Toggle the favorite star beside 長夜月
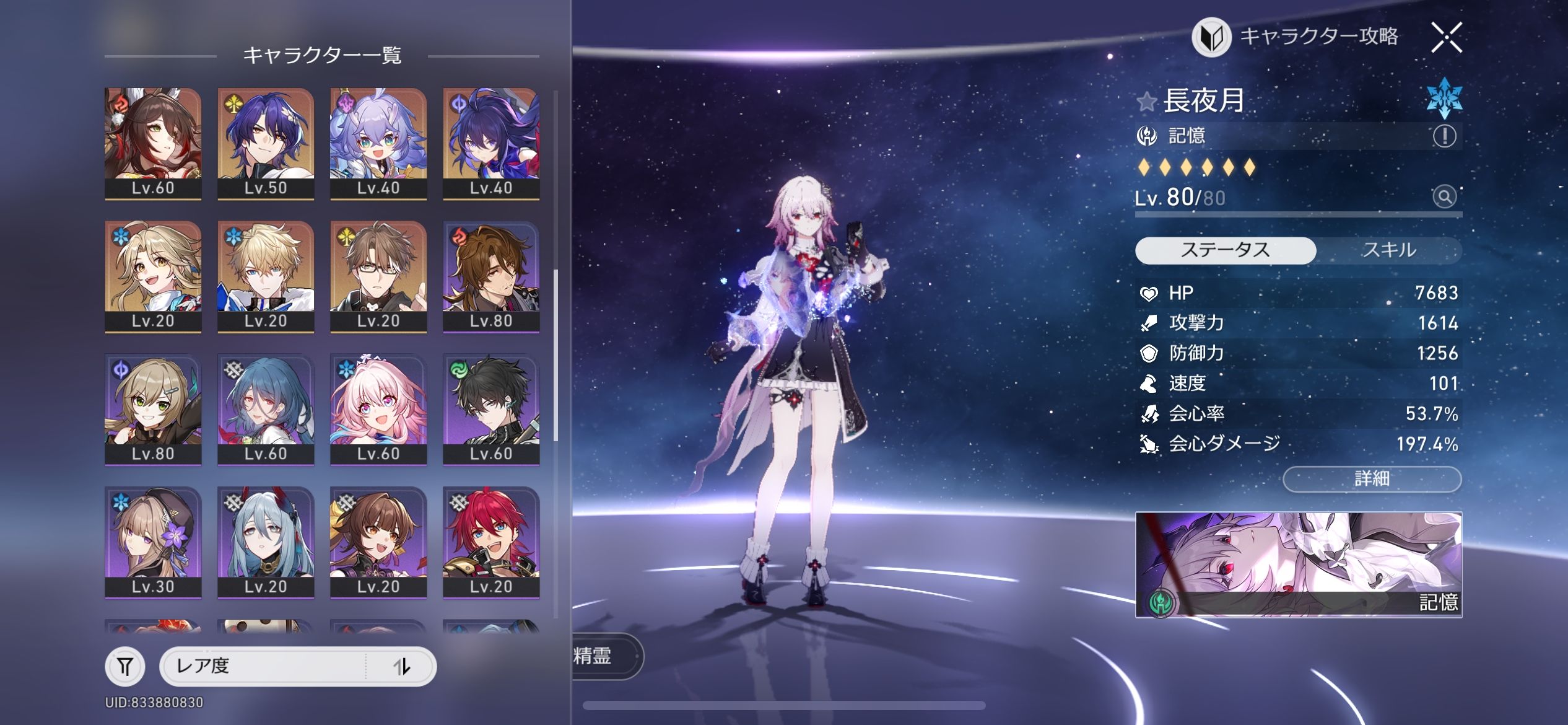Viewport: 1568px width, 725px height. [x=1147, y=101]
